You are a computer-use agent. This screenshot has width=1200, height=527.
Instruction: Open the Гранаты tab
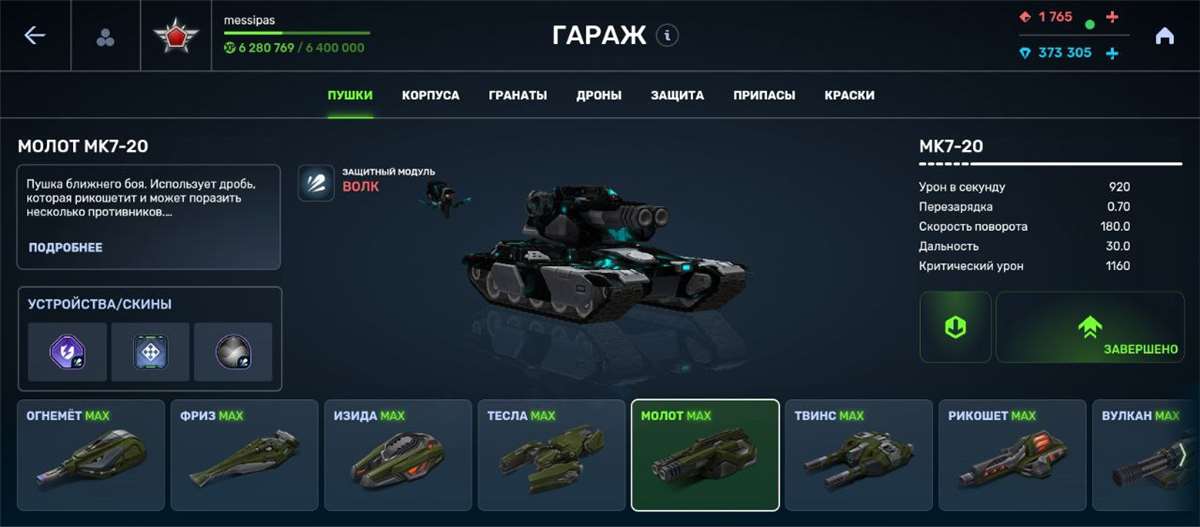[518, 96]
